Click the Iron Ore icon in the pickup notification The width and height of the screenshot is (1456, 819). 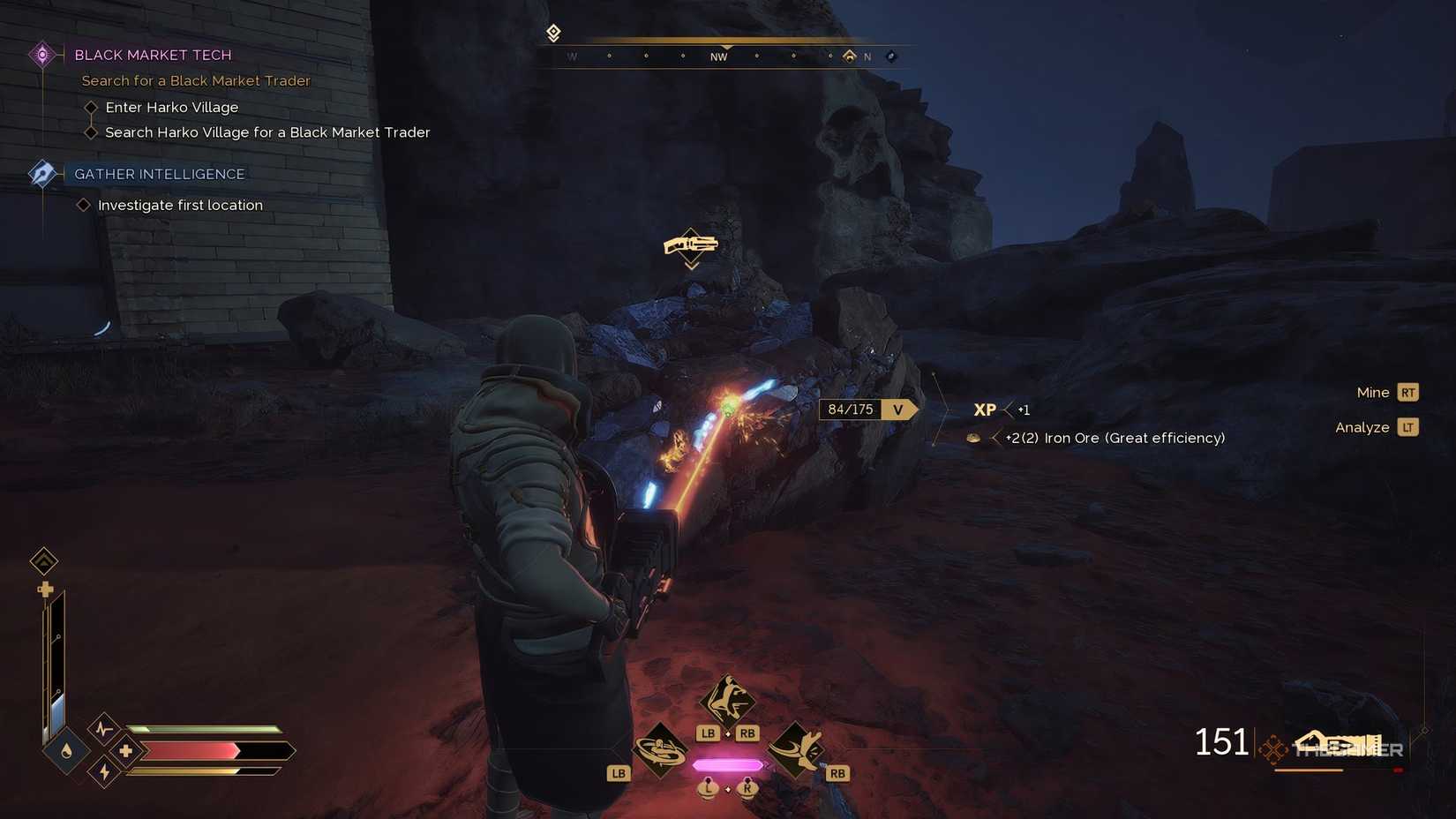(x=975, y=438)
